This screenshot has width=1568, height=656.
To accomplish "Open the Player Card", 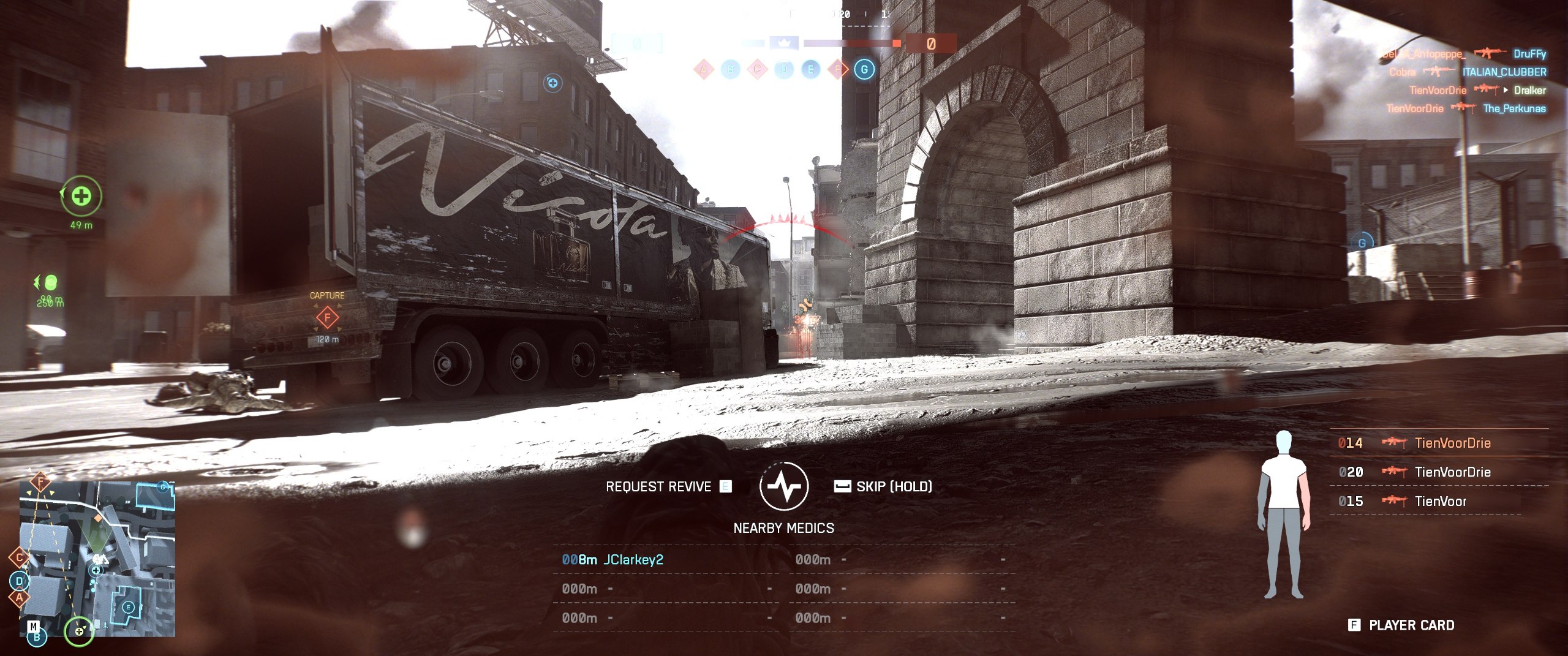I will click(1401, 625).
